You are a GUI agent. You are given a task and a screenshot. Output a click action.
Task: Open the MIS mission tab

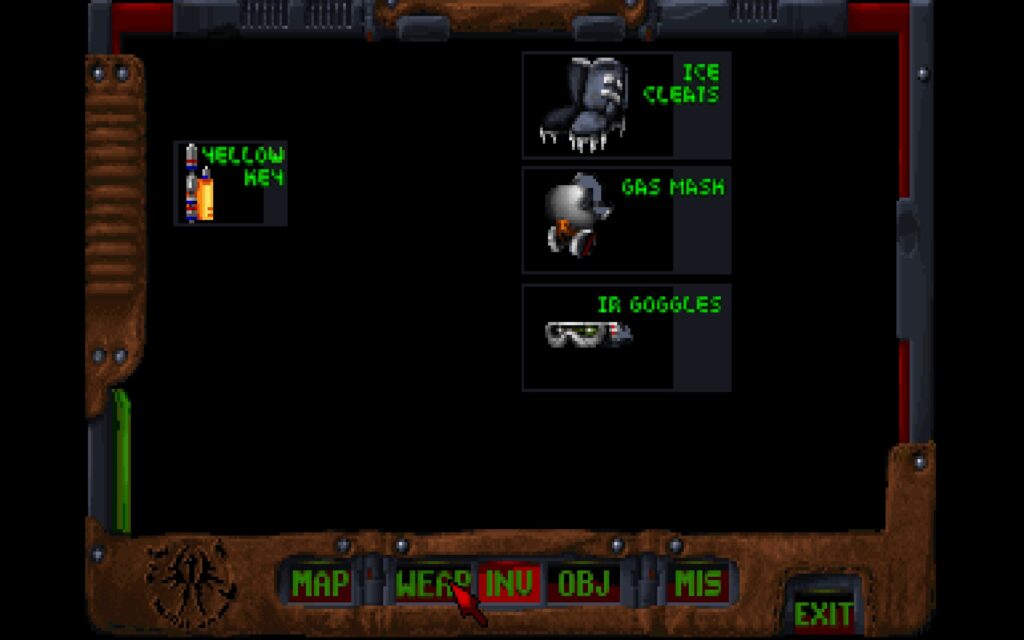click(699, 583)
